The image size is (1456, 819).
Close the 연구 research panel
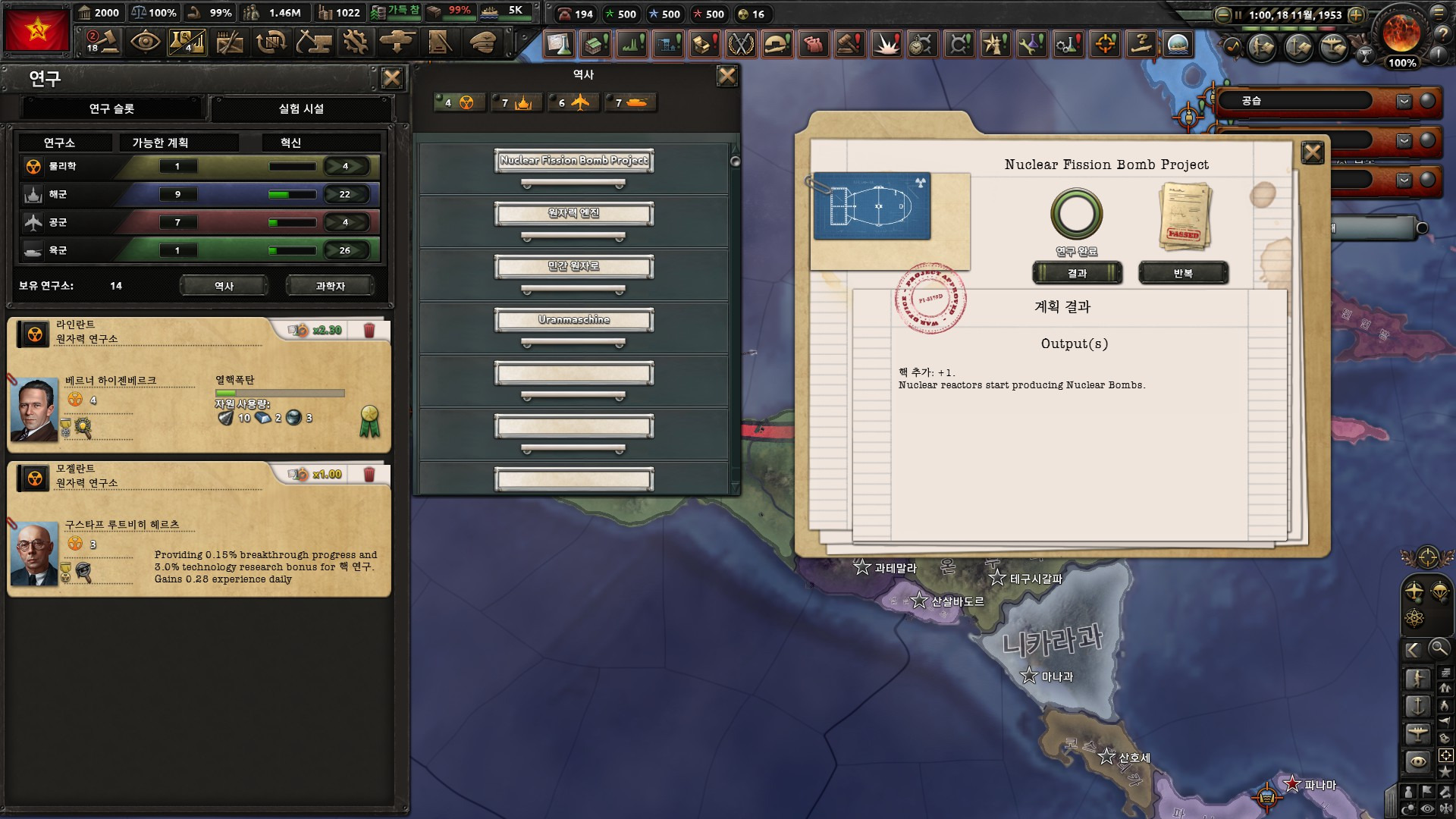391,78
